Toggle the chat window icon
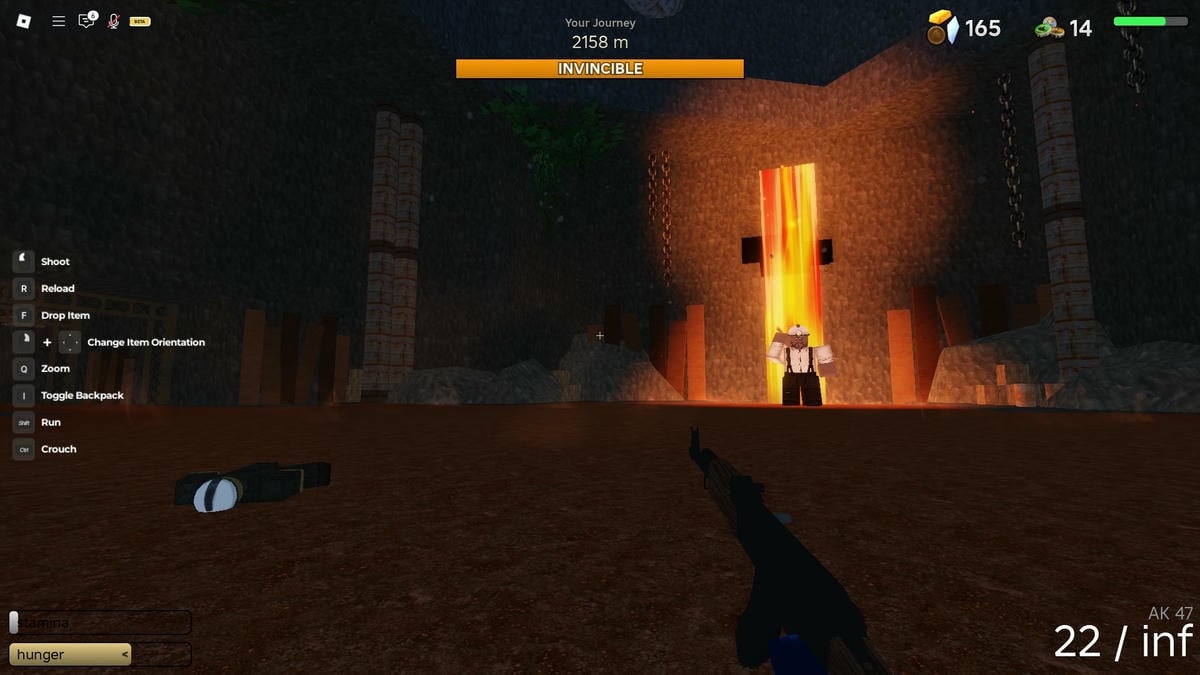The image size is (1200, 675). (x=87, y=21)
